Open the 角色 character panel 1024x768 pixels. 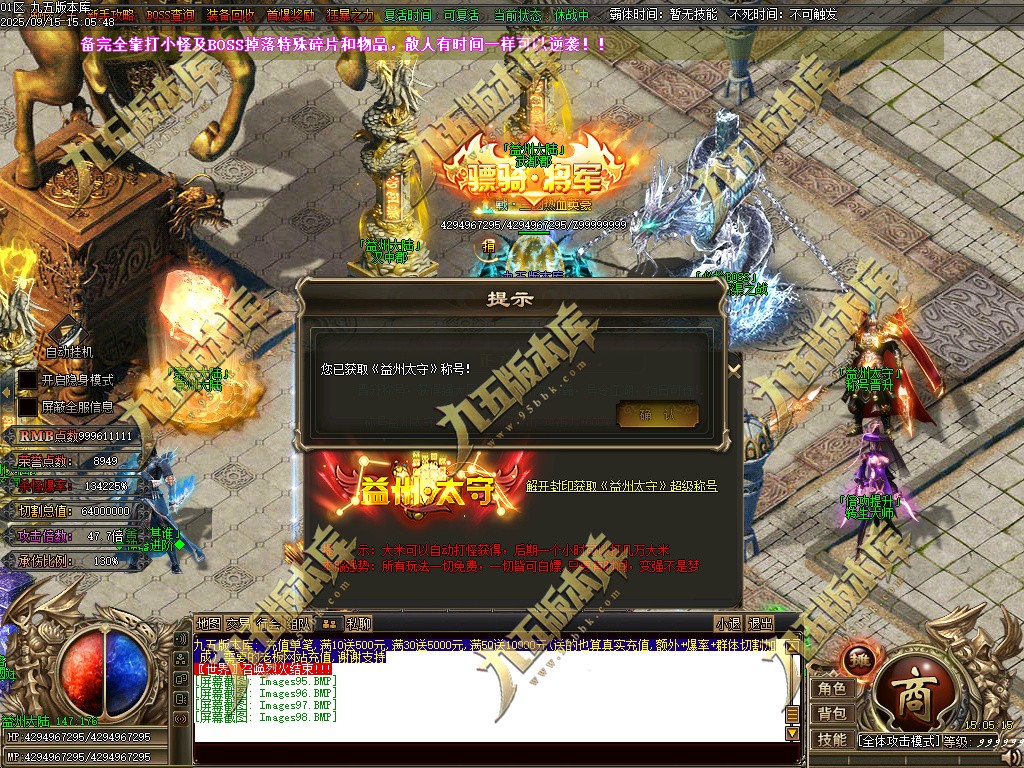[832, 688]
